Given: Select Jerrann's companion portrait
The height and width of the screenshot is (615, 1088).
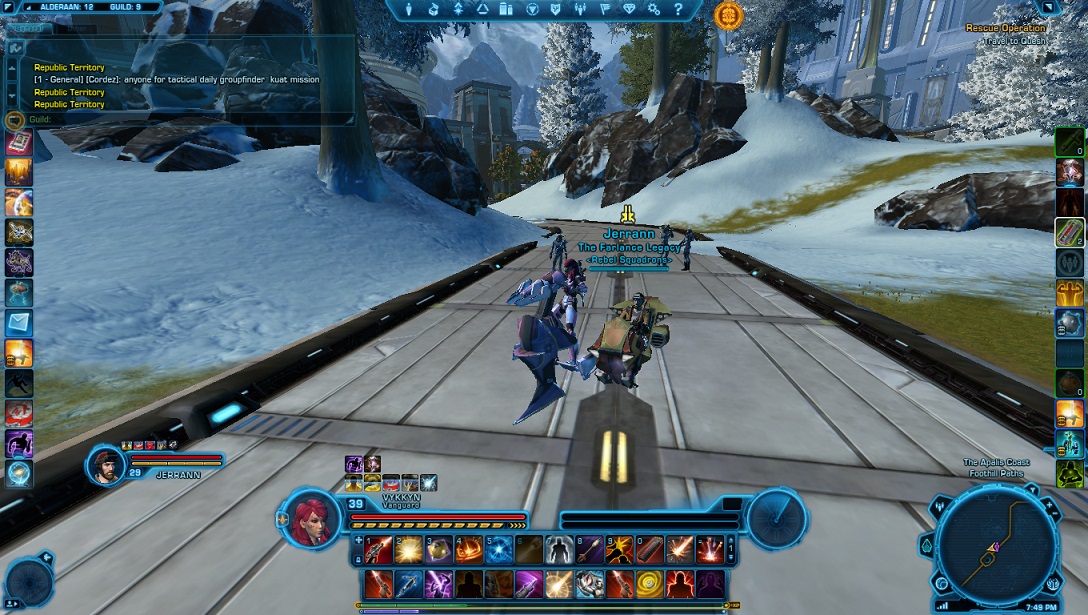Looking at the screenshot, I should pos(105,464).
